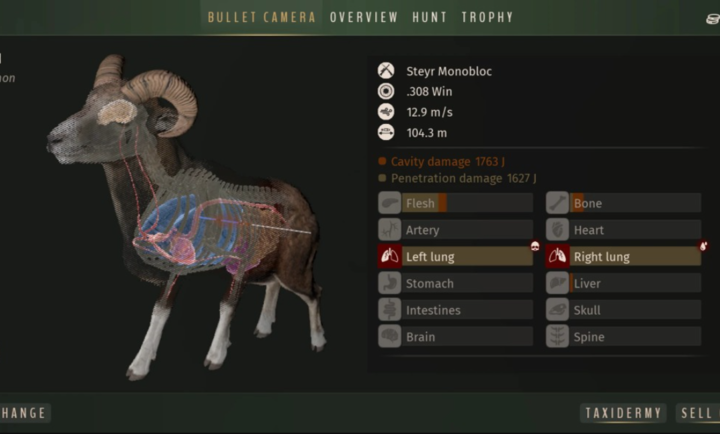Select the Stomach organ row
Image resolution: width=720 pixels, height=434 pixels.
pos(455,284)
